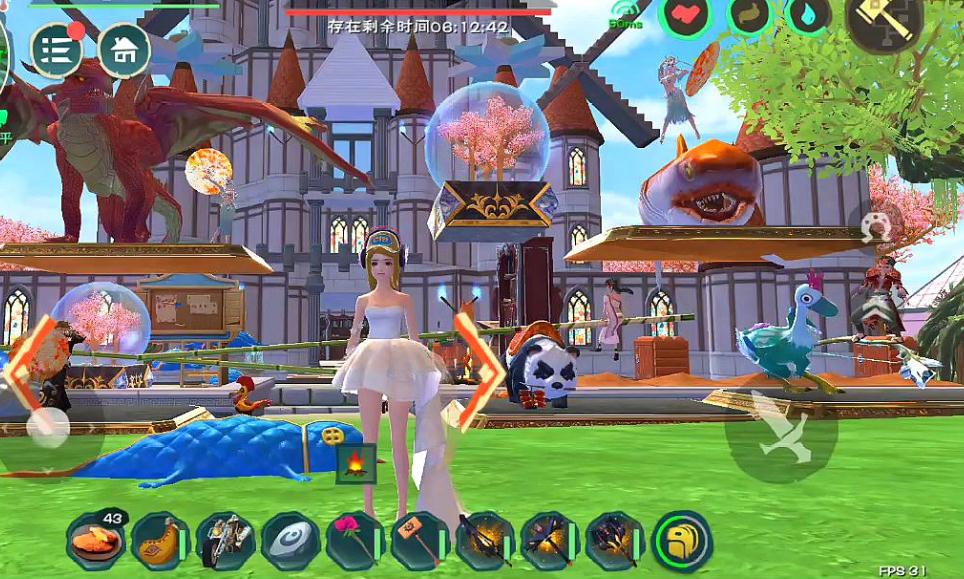Viewport: 964px width, 579px height.
Task: Select the food plate slot with 43
Action: click(x=96, y=541)
